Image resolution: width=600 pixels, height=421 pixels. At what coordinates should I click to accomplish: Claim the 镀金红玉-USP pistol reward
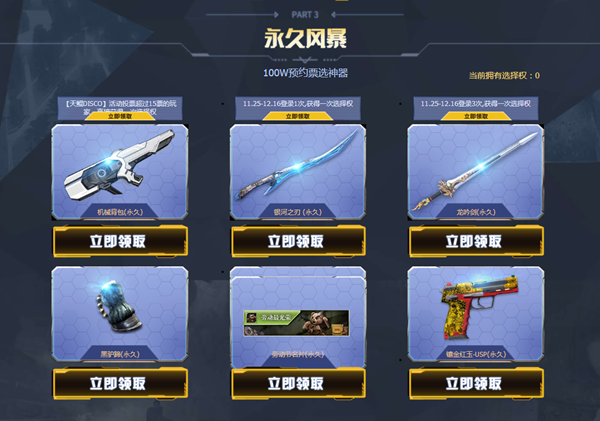click(474, 383)
